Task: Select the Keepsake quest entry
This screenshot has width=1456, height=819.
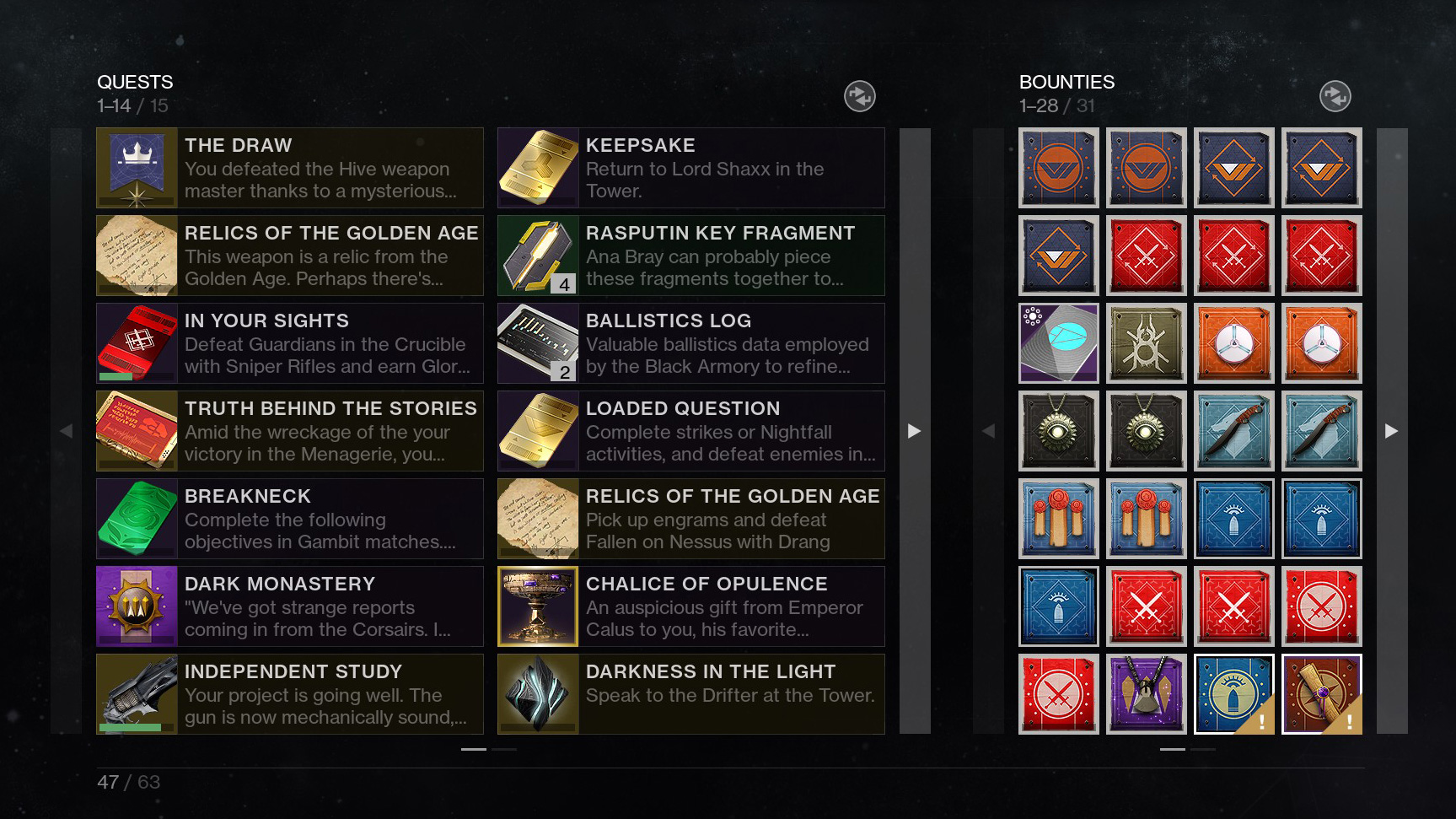Action: coord(690,167)
